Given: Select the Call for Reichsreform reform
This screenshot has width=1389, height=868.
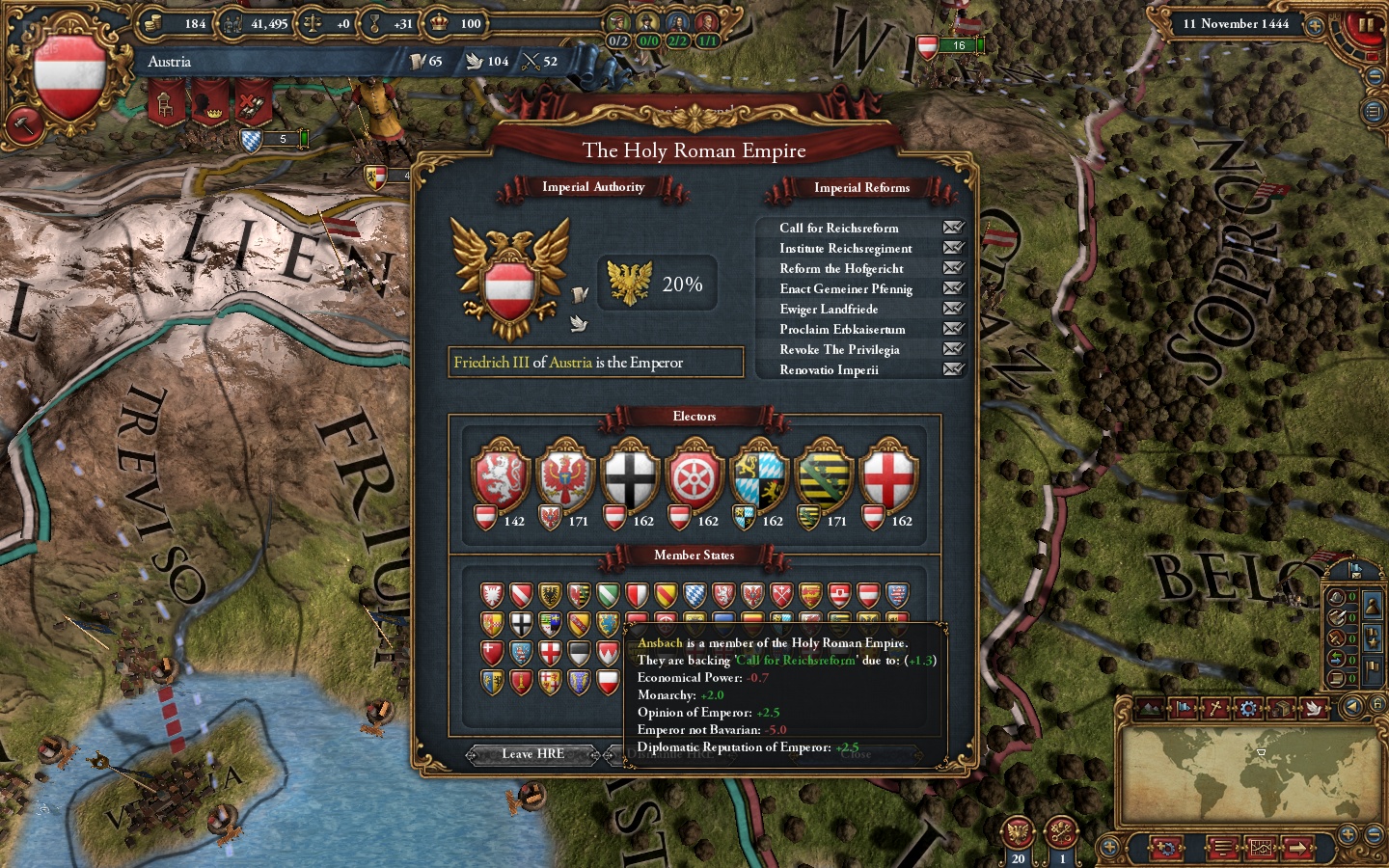Looking at the screenshot, I should tap(838, 228).
